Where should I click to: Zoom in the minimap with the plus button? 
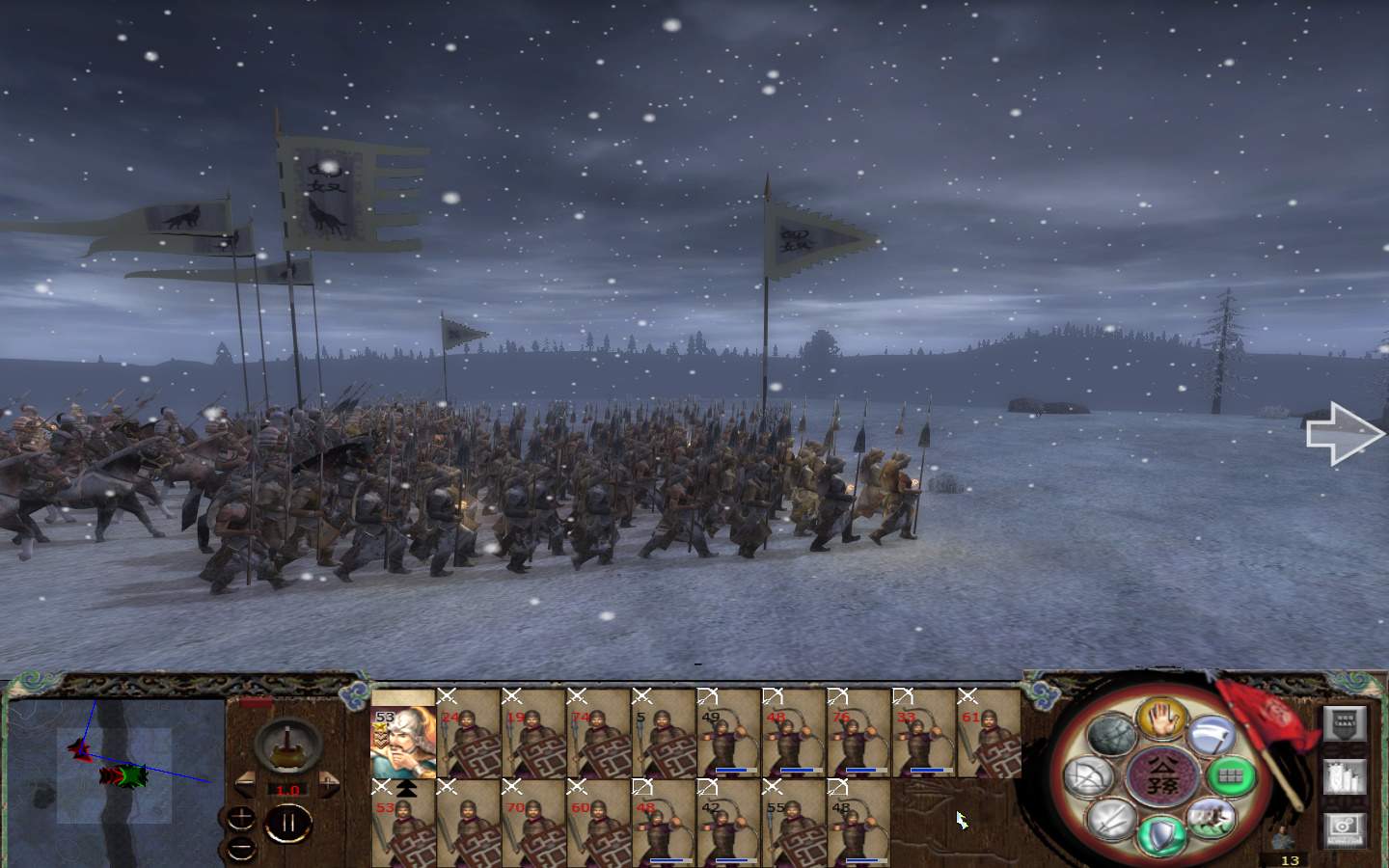click(x=239, y=820)
